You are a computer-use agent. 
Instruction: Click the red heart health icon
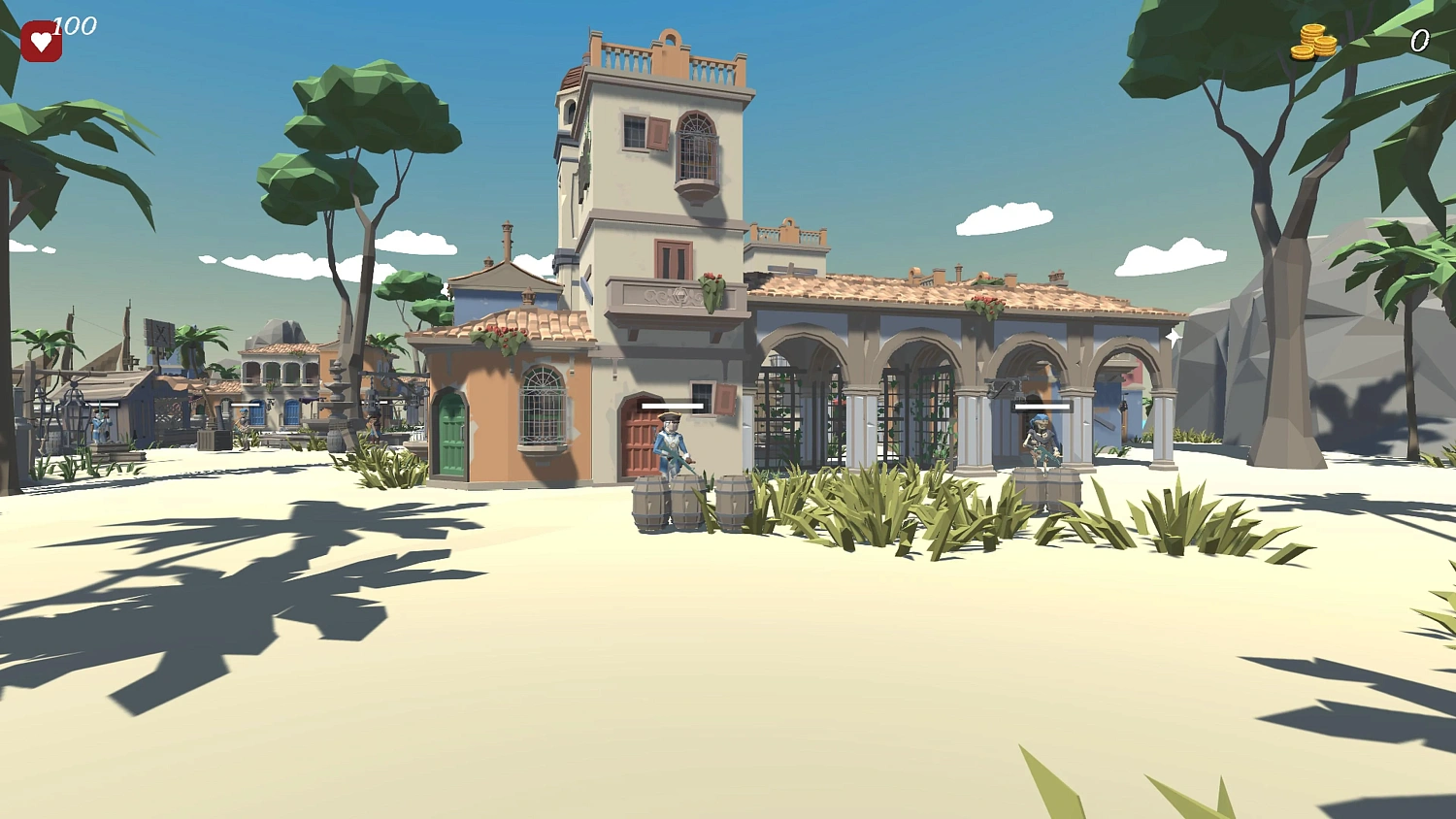pos(41,39)
